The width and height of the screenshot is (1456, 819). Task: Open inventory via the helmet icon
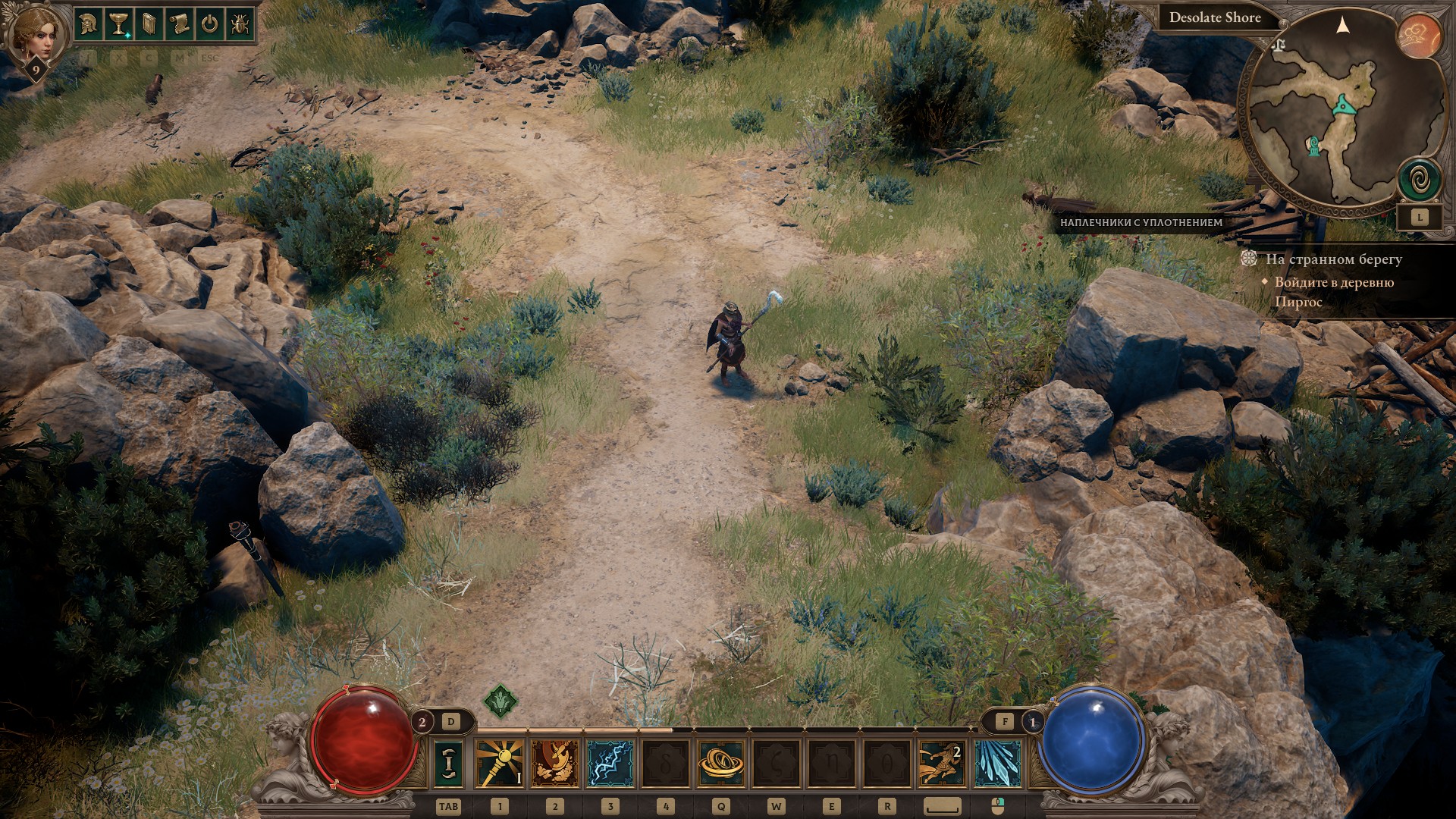(88, 25)
